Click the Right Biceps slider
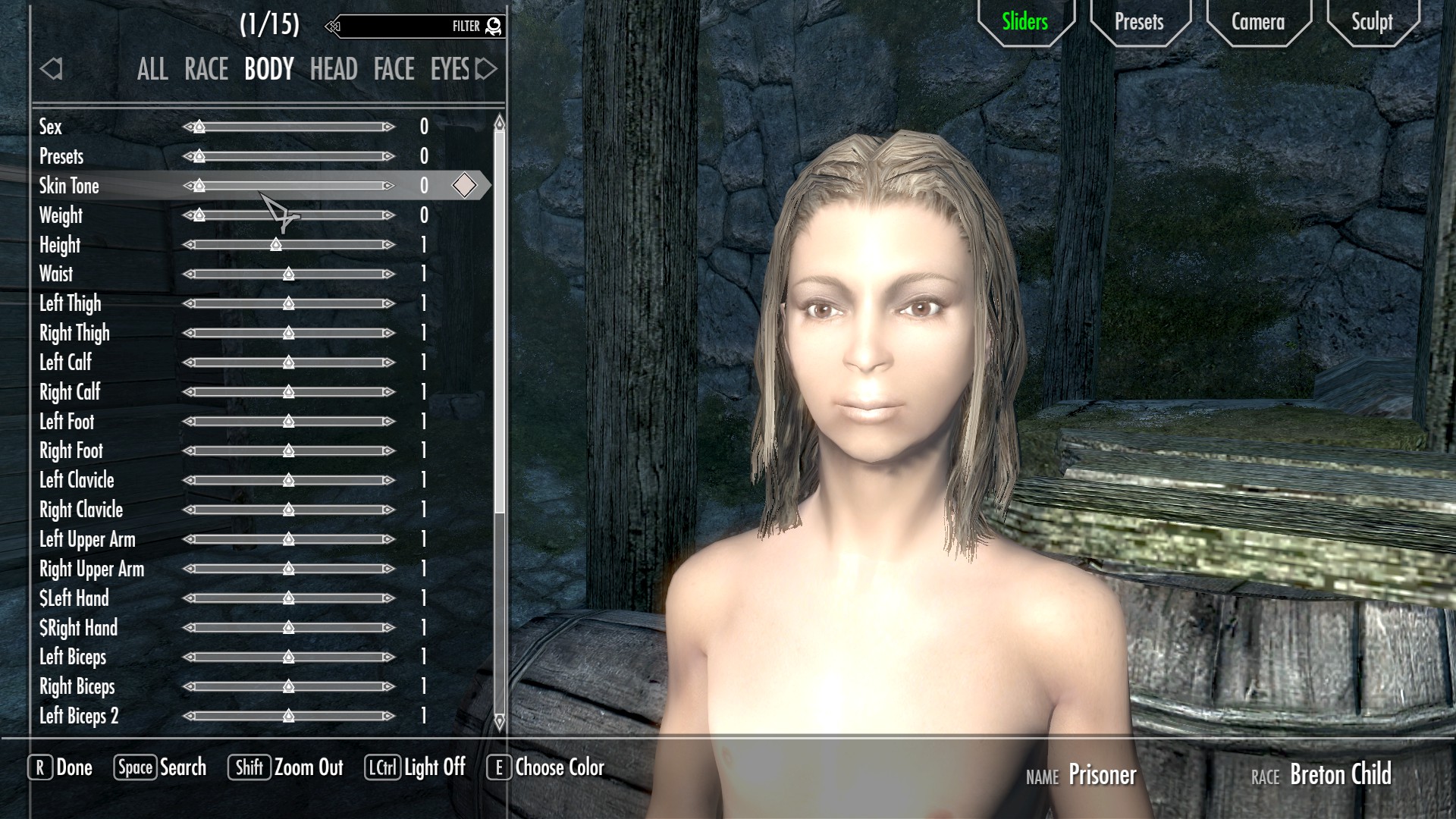The height and width of the screenshot is (819, 1456). point(289,687)
